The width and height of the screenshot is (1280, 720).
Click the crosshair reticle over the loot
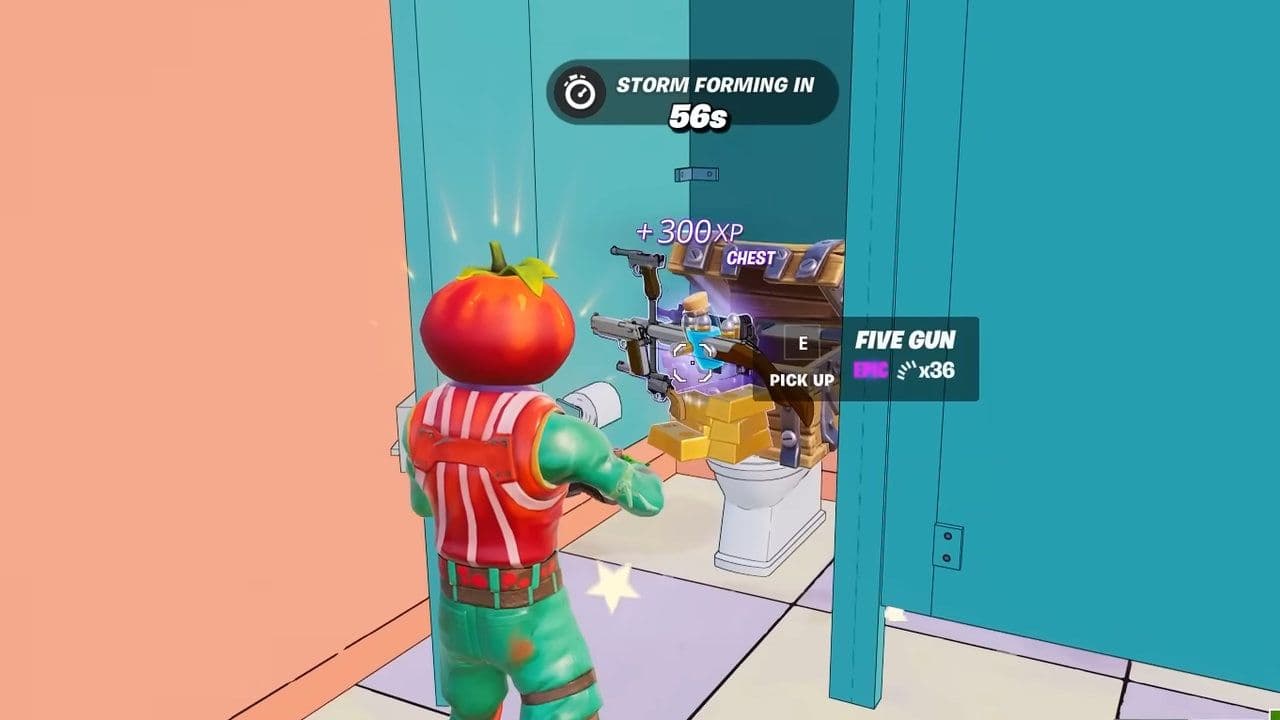pos(692,364)
